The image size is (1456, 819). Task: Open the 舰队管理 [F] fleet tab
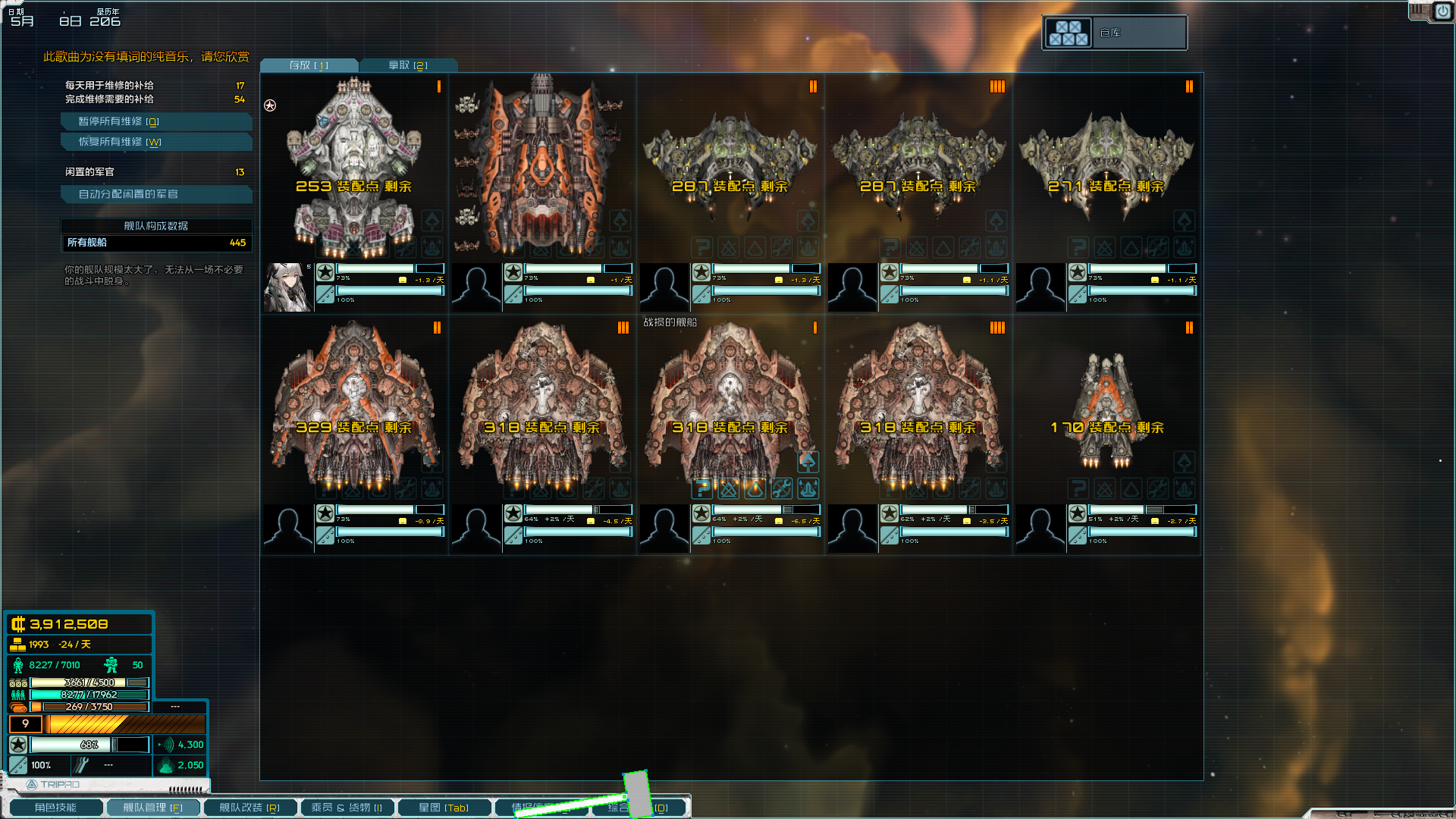152,808
